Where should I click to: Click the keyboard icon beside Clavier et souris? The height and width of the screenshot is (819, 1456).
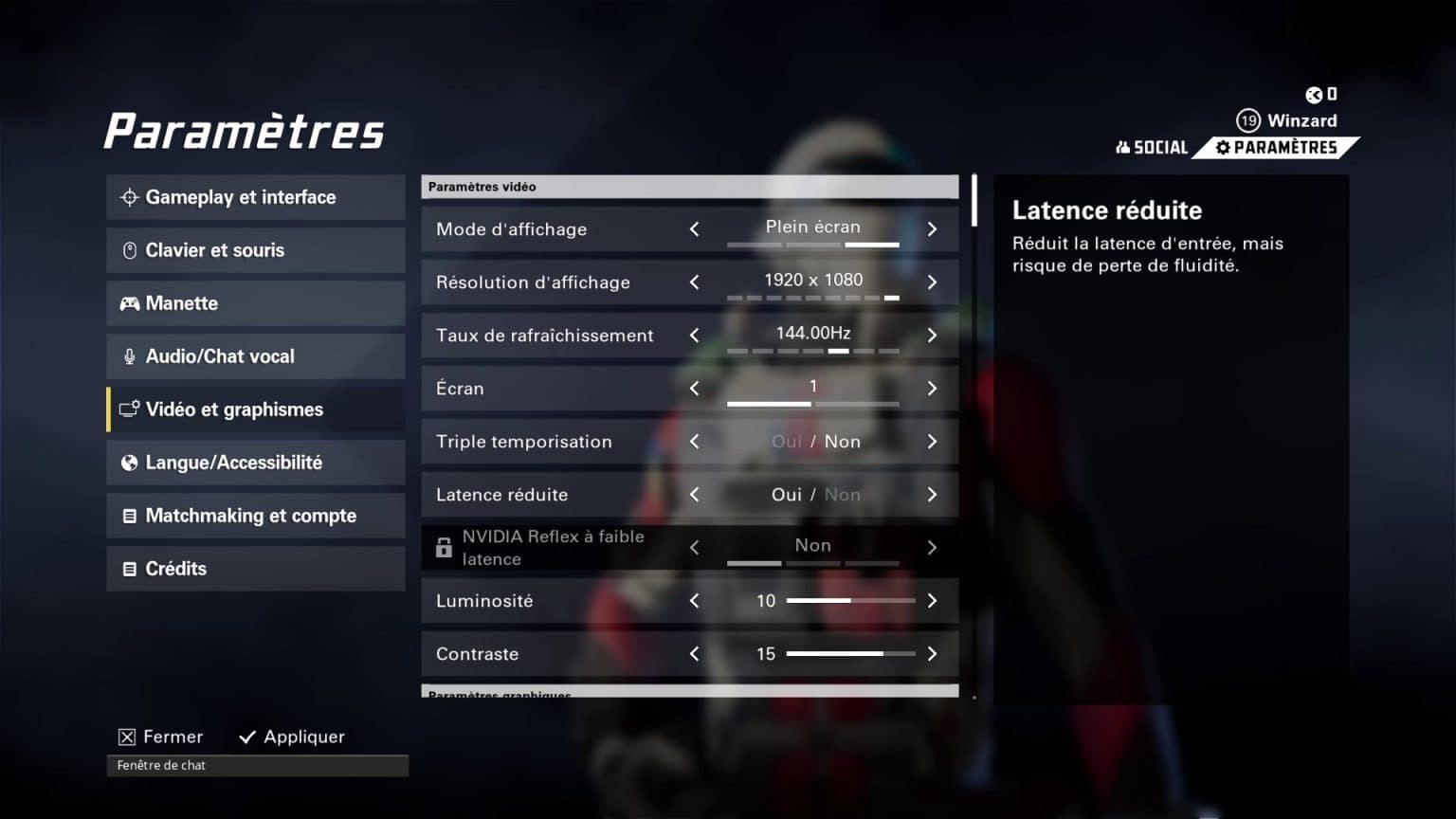tap(130, 249)
